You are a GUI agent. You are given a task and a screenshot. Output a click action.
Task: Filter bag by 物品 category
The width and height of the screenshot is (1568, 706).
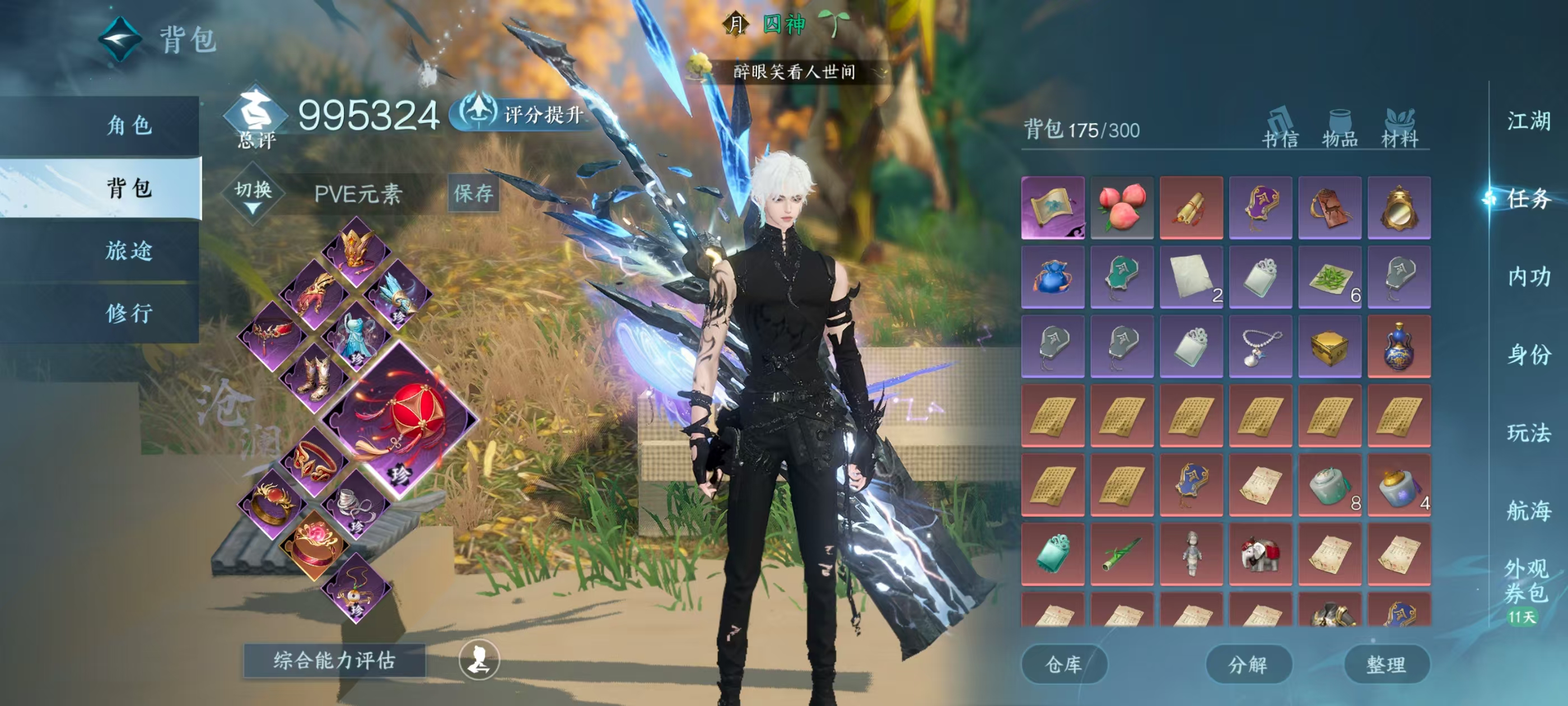click(1340, 129)
